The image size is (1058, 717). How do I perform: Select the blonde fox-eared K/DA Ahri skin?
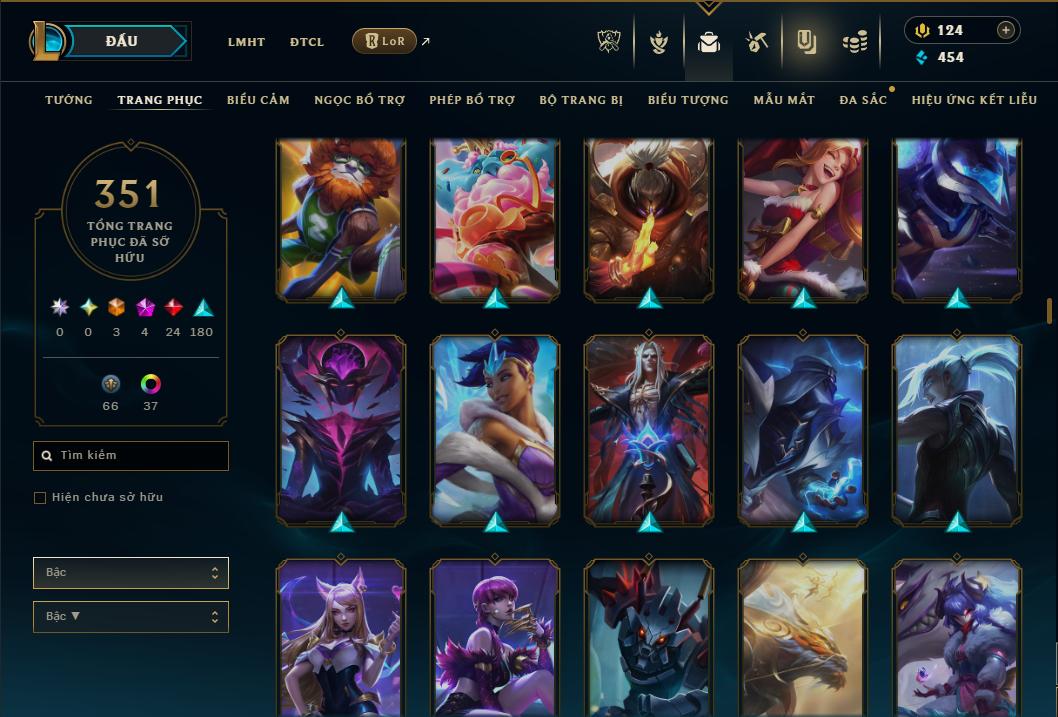341,640
